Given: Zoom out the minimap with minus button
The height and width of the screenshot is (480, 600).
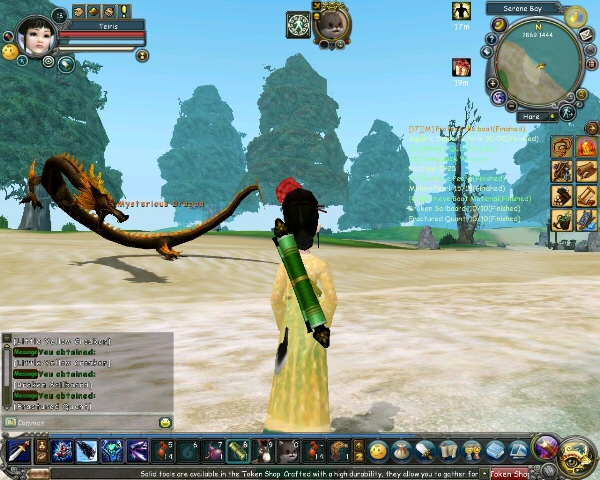Looking at the screenshot, I should click(510, 105).
